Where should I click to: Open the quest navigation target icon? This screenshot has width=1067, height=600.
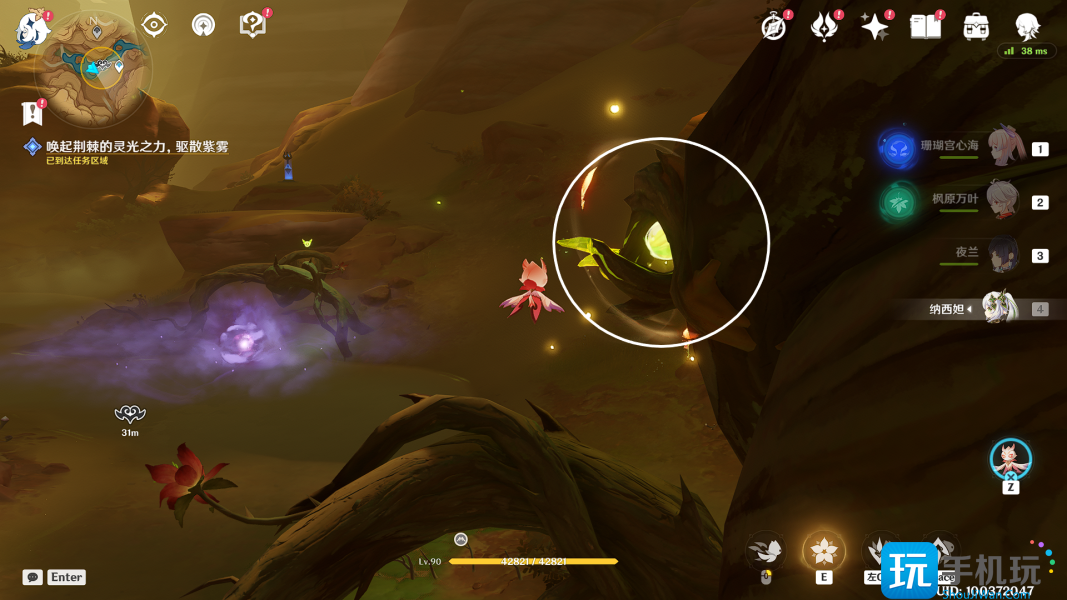point(154,25)
